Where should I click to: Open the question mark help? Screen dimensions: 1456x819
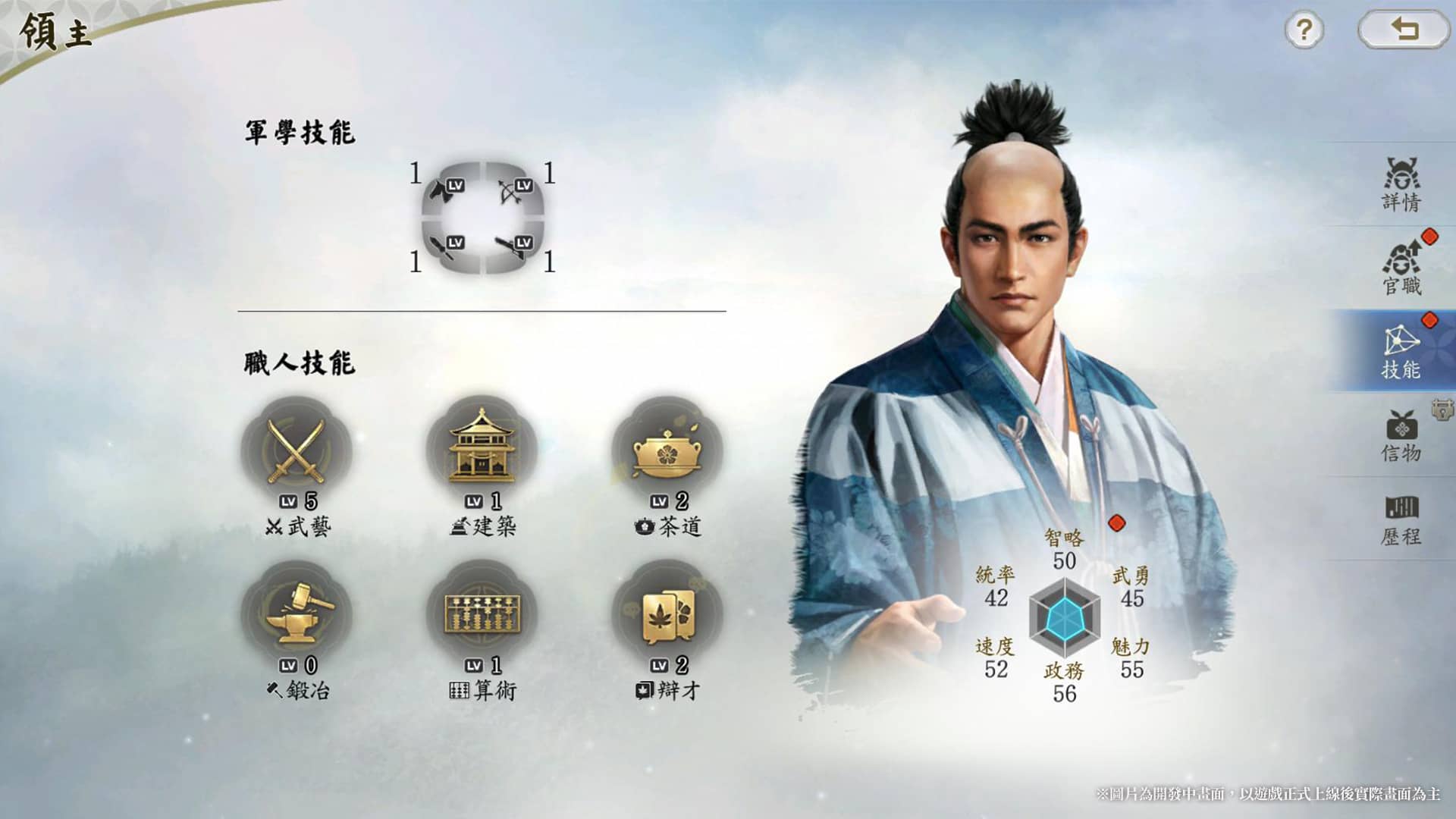click(x=1304, y=30)
